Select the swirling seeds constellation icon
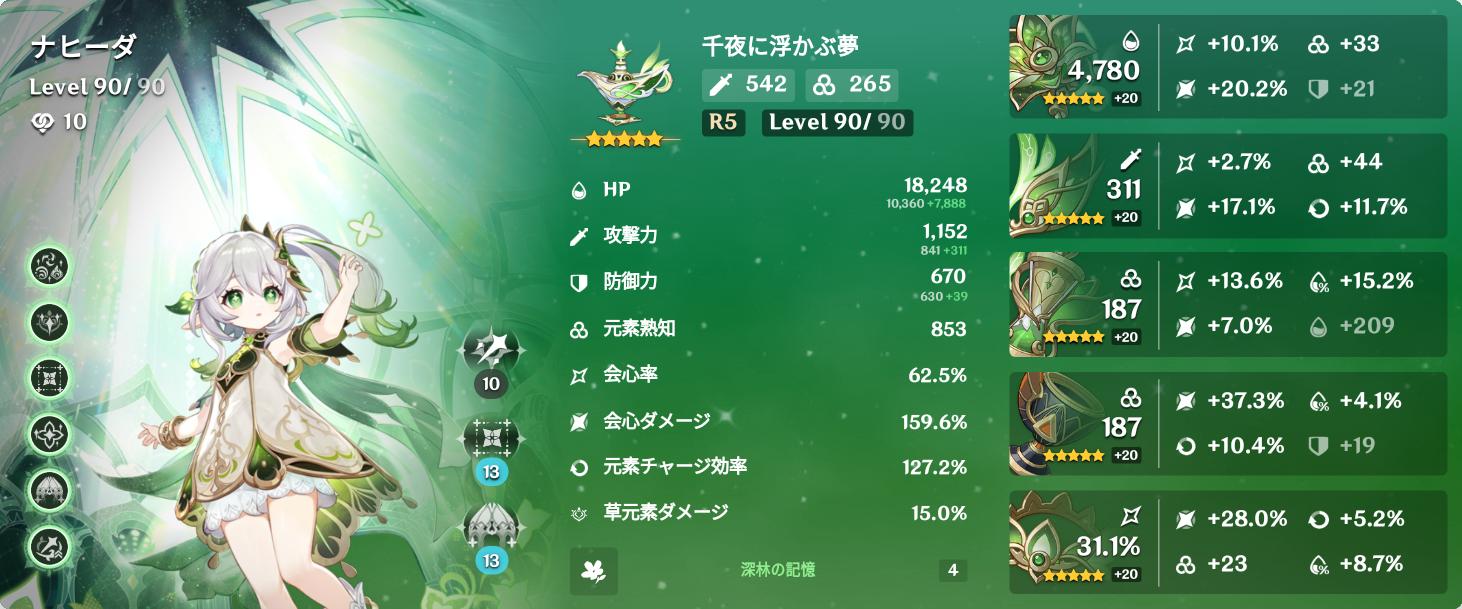This screenshot has height=609, width=1462. (x=48, y=269)
